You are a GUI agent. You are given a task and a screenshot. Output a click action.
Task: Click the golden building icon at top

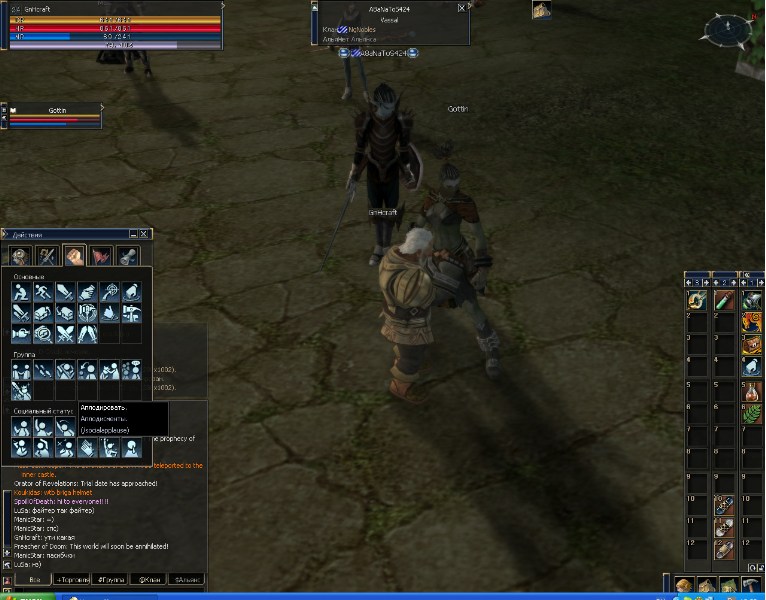pyautogui.click(x=541, y=10)
